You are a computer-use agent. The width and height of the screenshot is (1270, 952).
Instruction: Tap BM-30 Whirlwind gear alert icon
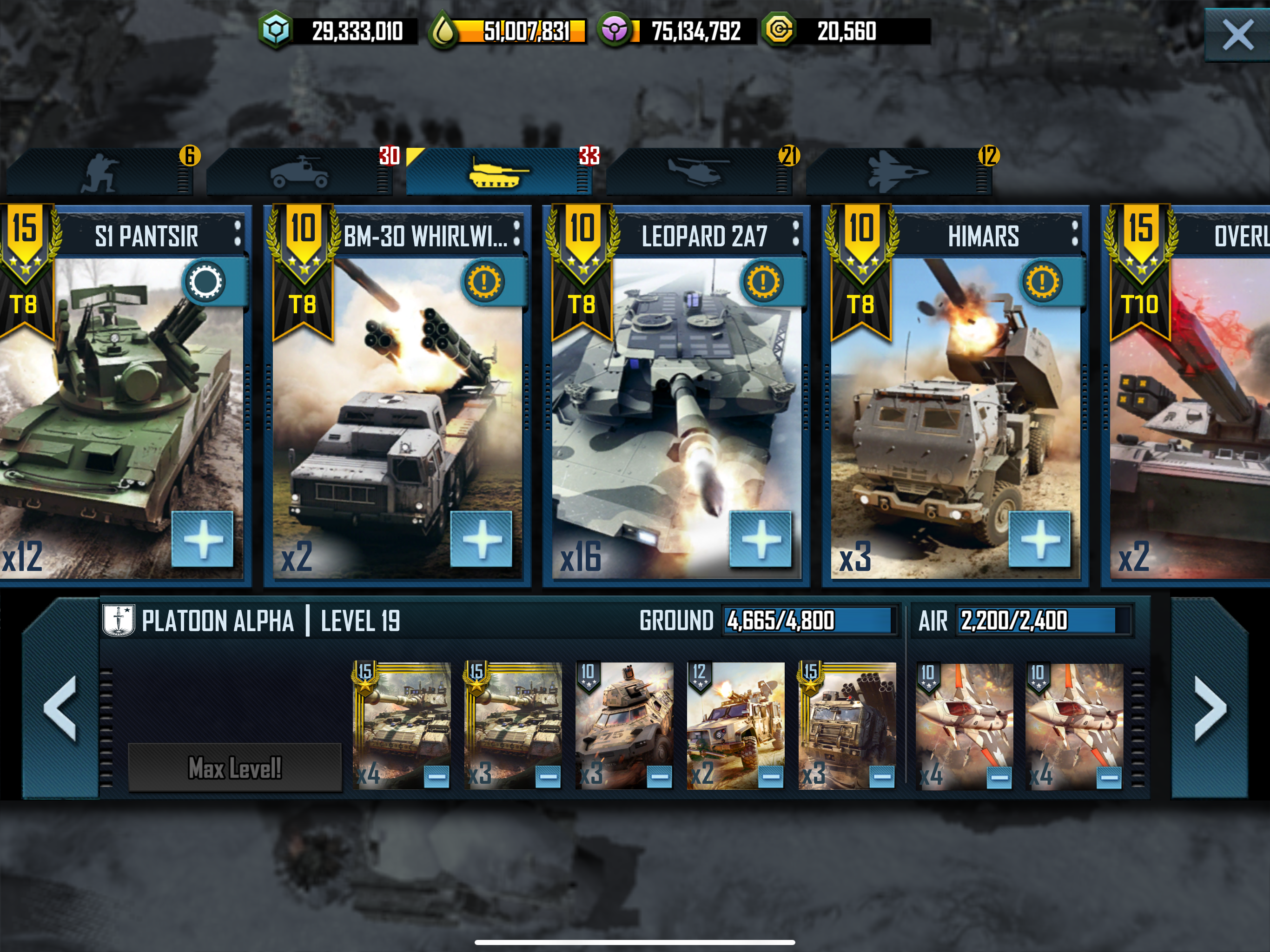tap(484, 282)
